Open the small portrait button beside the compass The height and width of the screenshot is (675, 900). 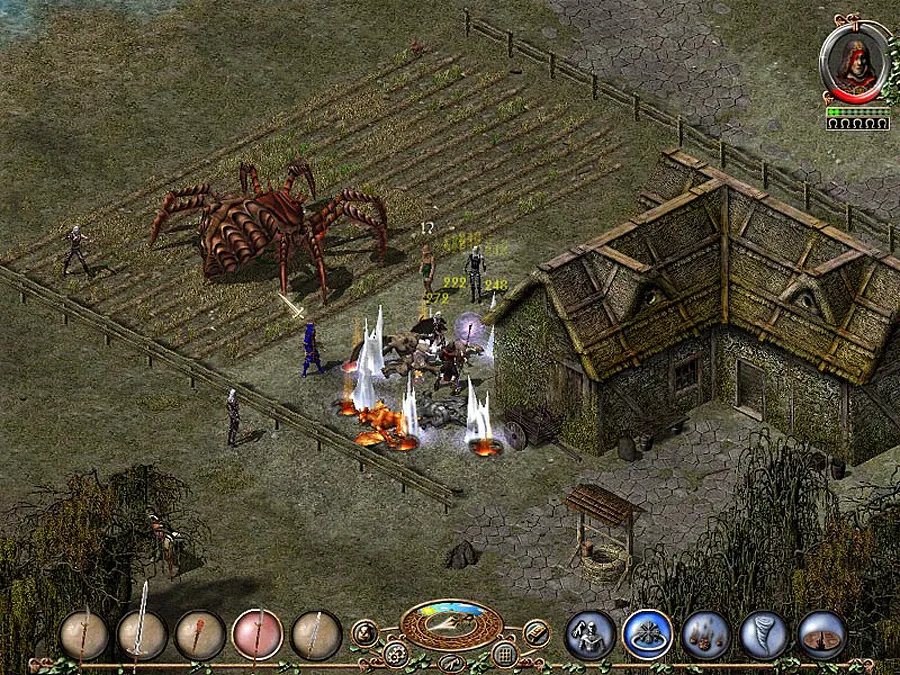[x=364, y=632]
